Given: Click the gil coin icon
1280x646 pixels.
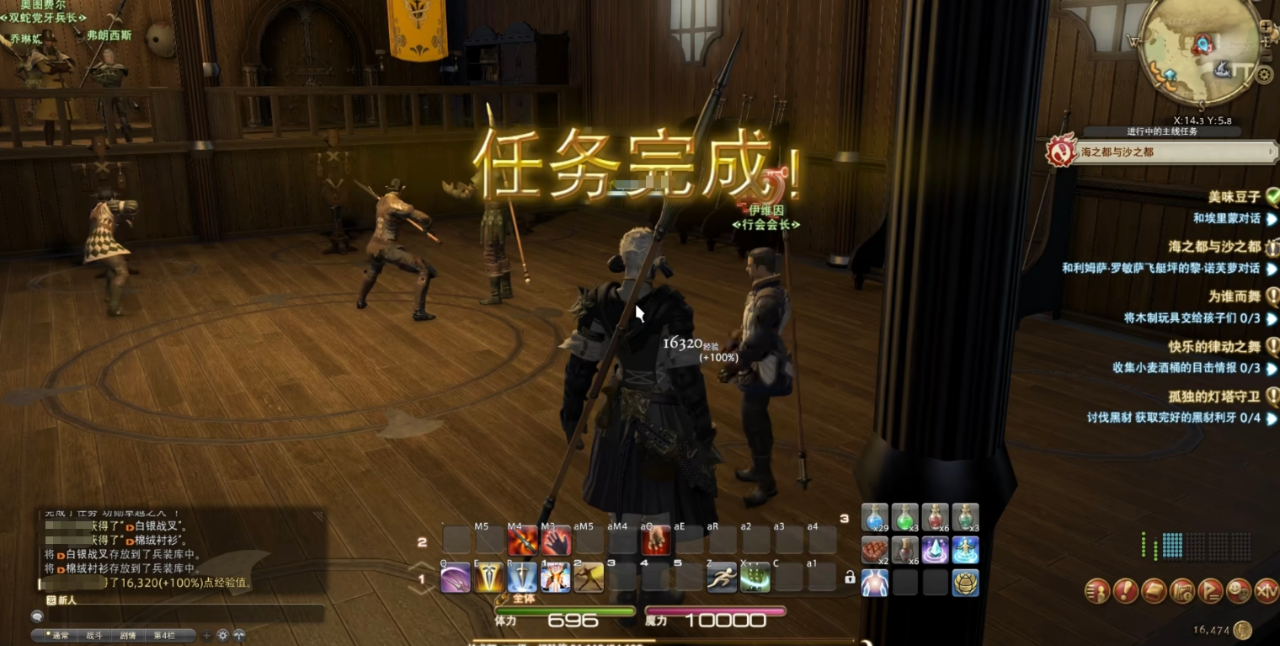Looking at the screenshot, I should point(1242,630).
